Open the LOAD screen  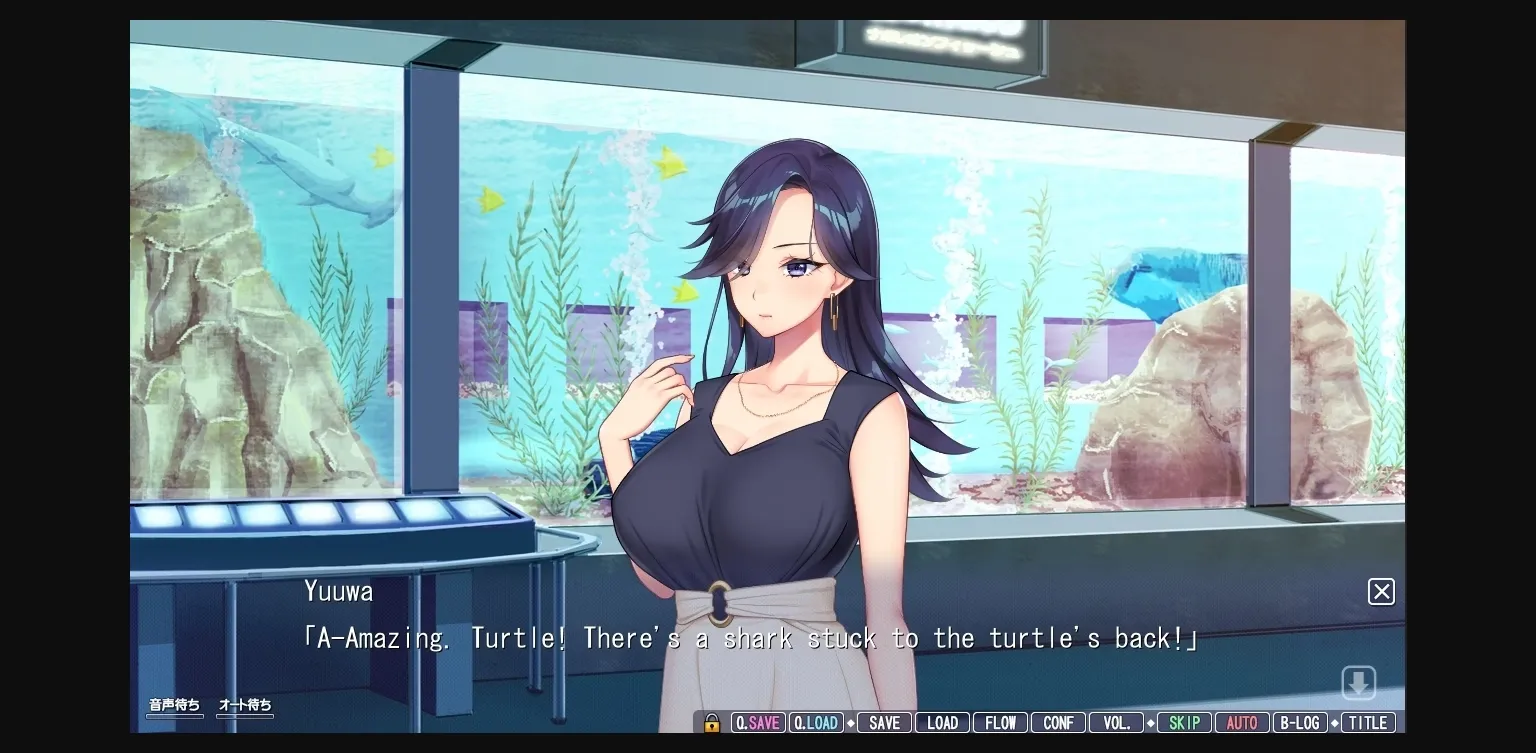pos(942,722)
